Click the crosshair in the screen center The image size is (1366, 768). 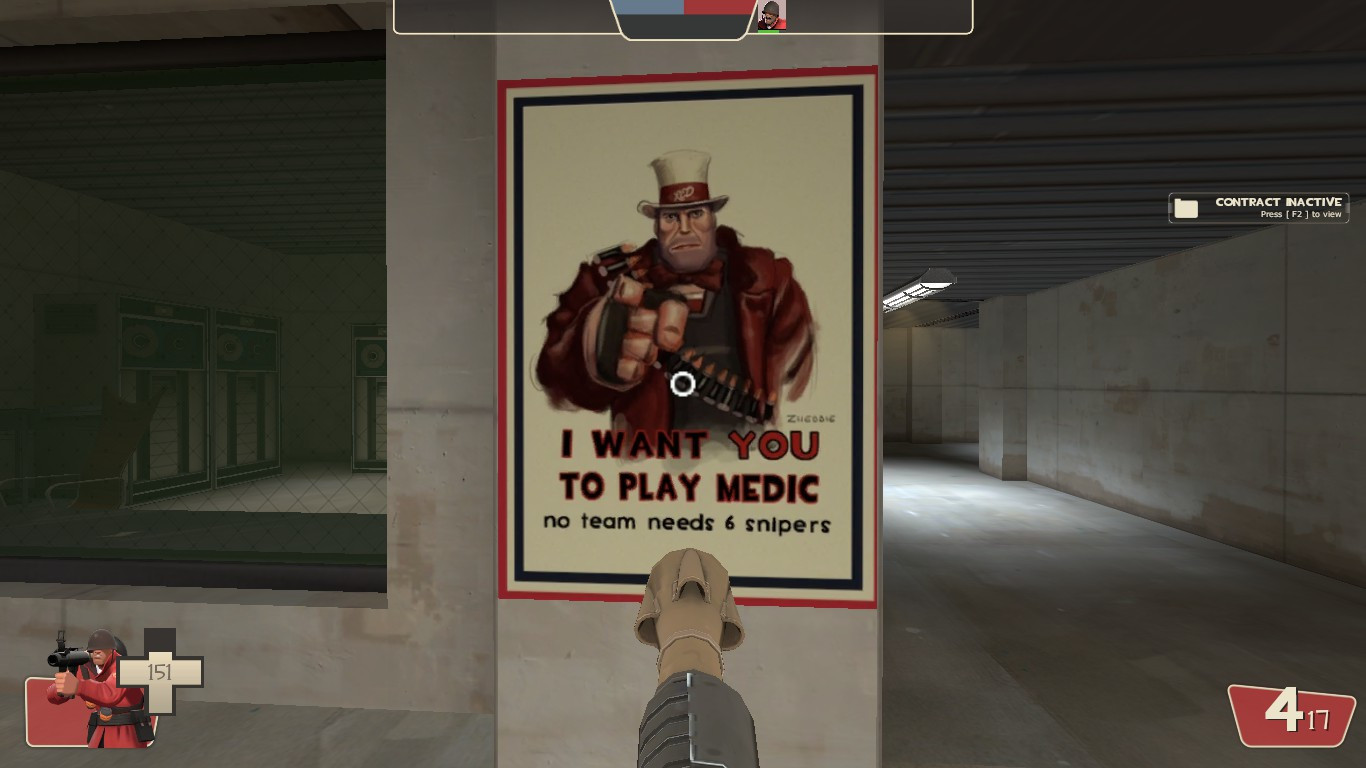tap(683, 385)
